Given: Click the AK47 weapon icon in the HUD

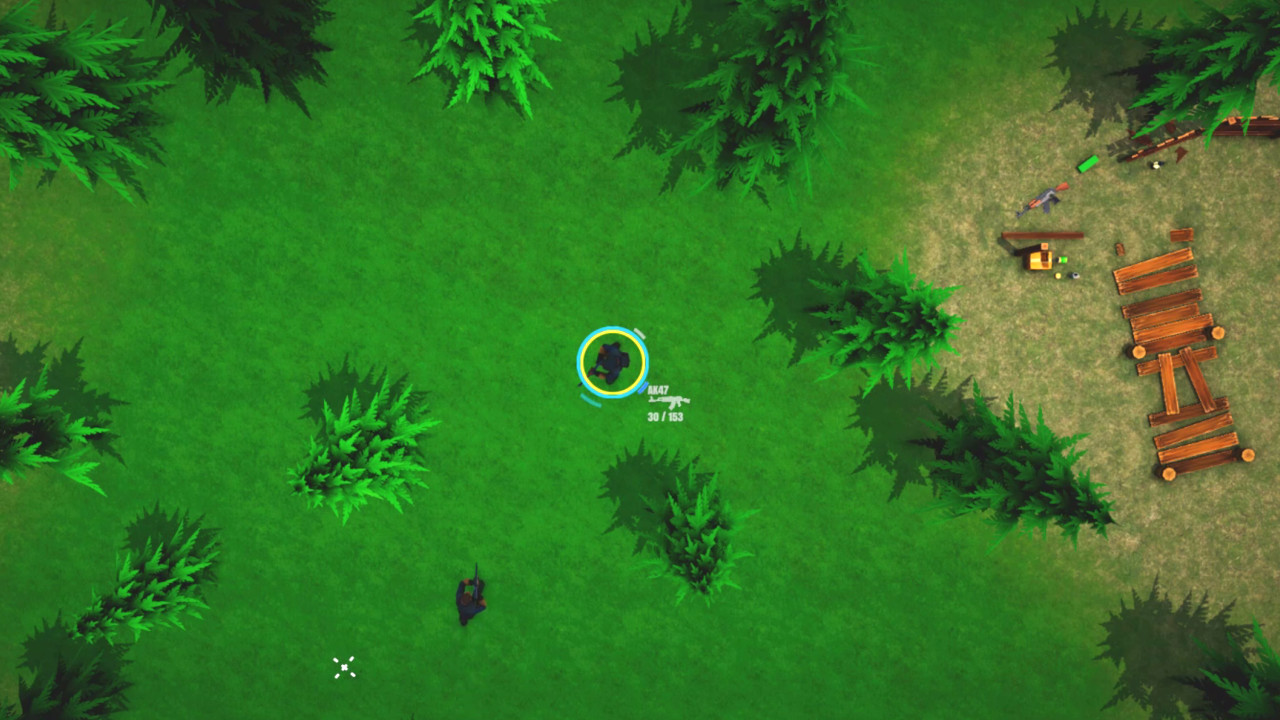Looking at the screenshot, I should pos(668,401).
